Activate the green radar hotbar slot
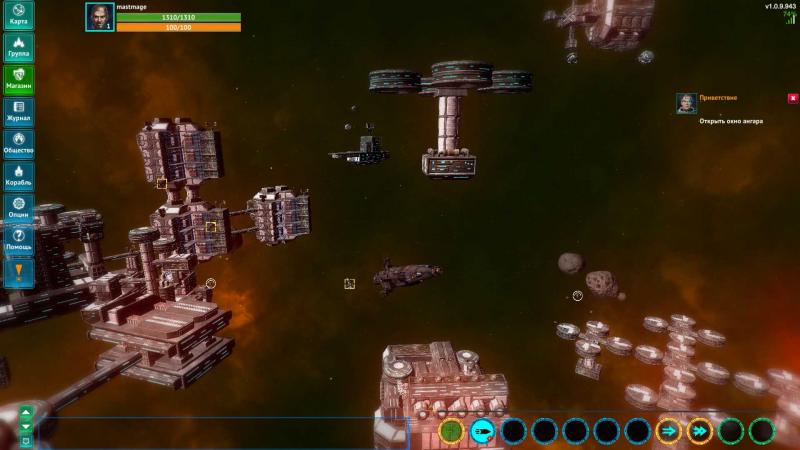800x450 pixels. click(x=452, y=431)
